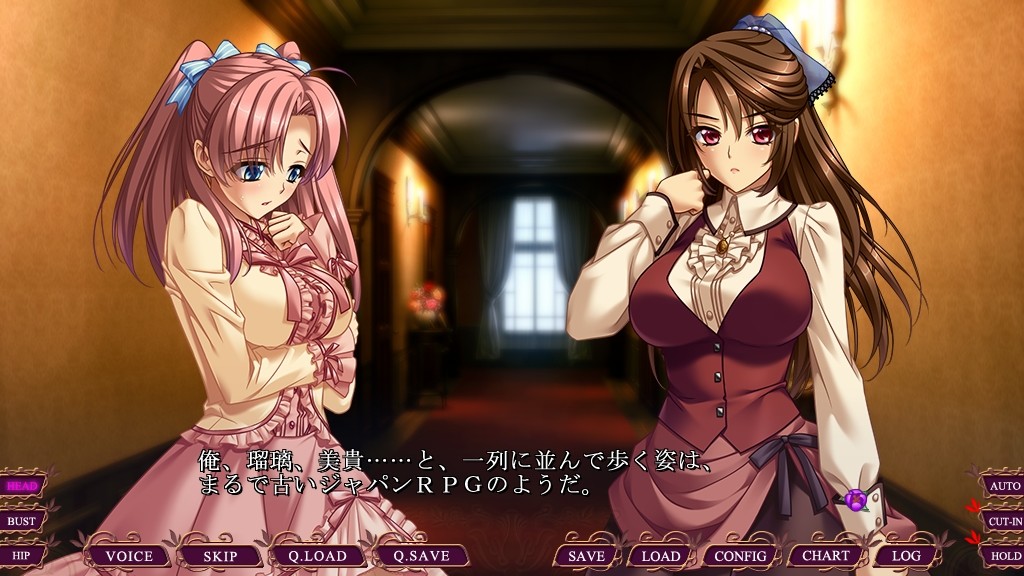Image resolution: width=1024 pixels, height=576 pixels.
Task: Quick save with Q.SAVE
Action: tap(419, 556)
